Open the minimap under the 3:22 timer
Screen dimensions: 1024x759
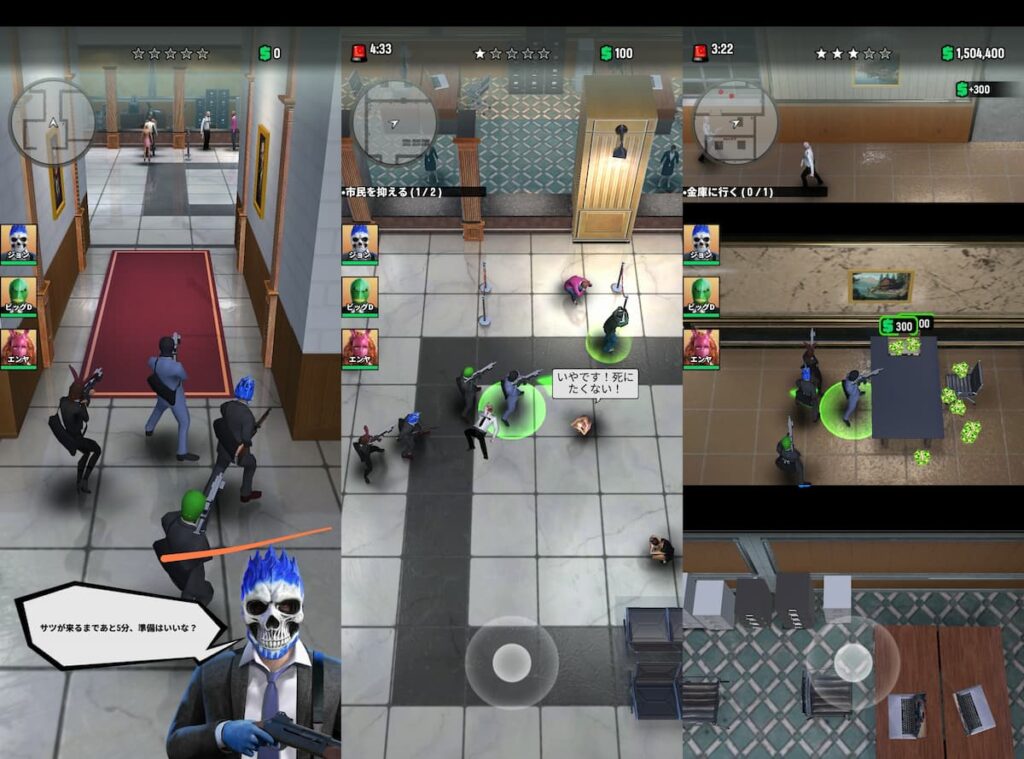point(736,123)
